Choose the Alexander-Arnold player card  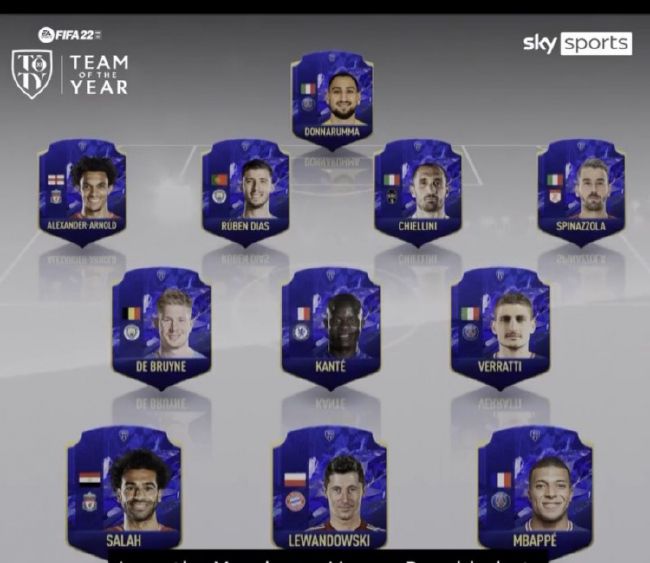pyautogui.click(x=82, y=190)
